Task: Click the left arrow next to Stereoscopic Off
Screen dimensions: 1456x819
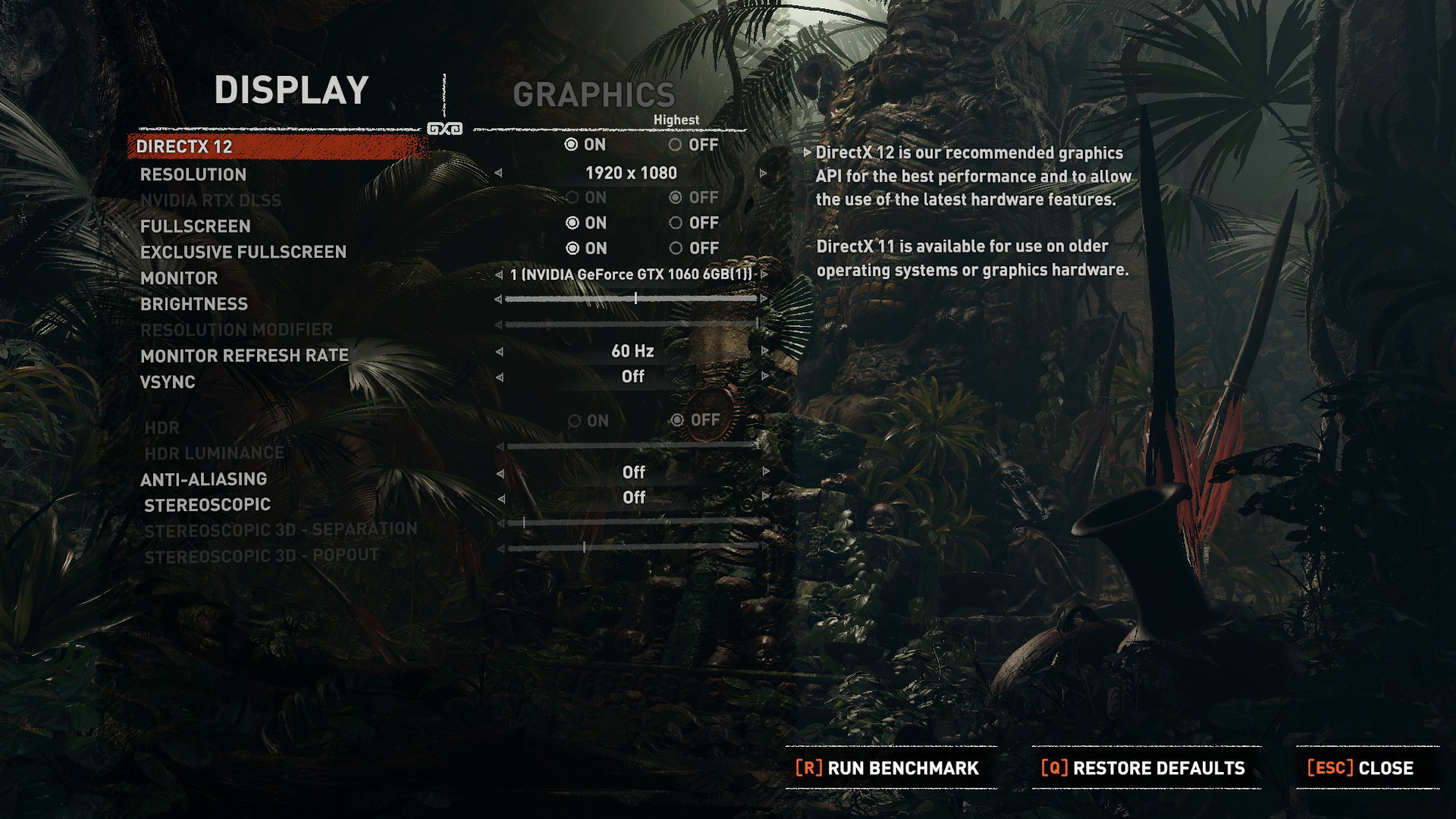Action: 500,498
